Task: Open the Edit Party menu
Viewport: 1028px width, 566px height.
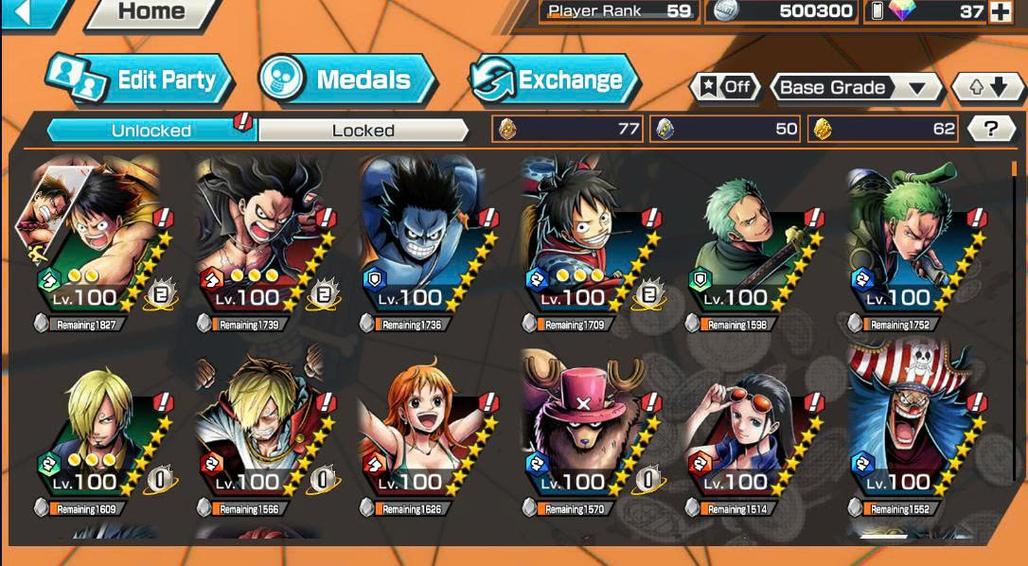Action: 140,81
